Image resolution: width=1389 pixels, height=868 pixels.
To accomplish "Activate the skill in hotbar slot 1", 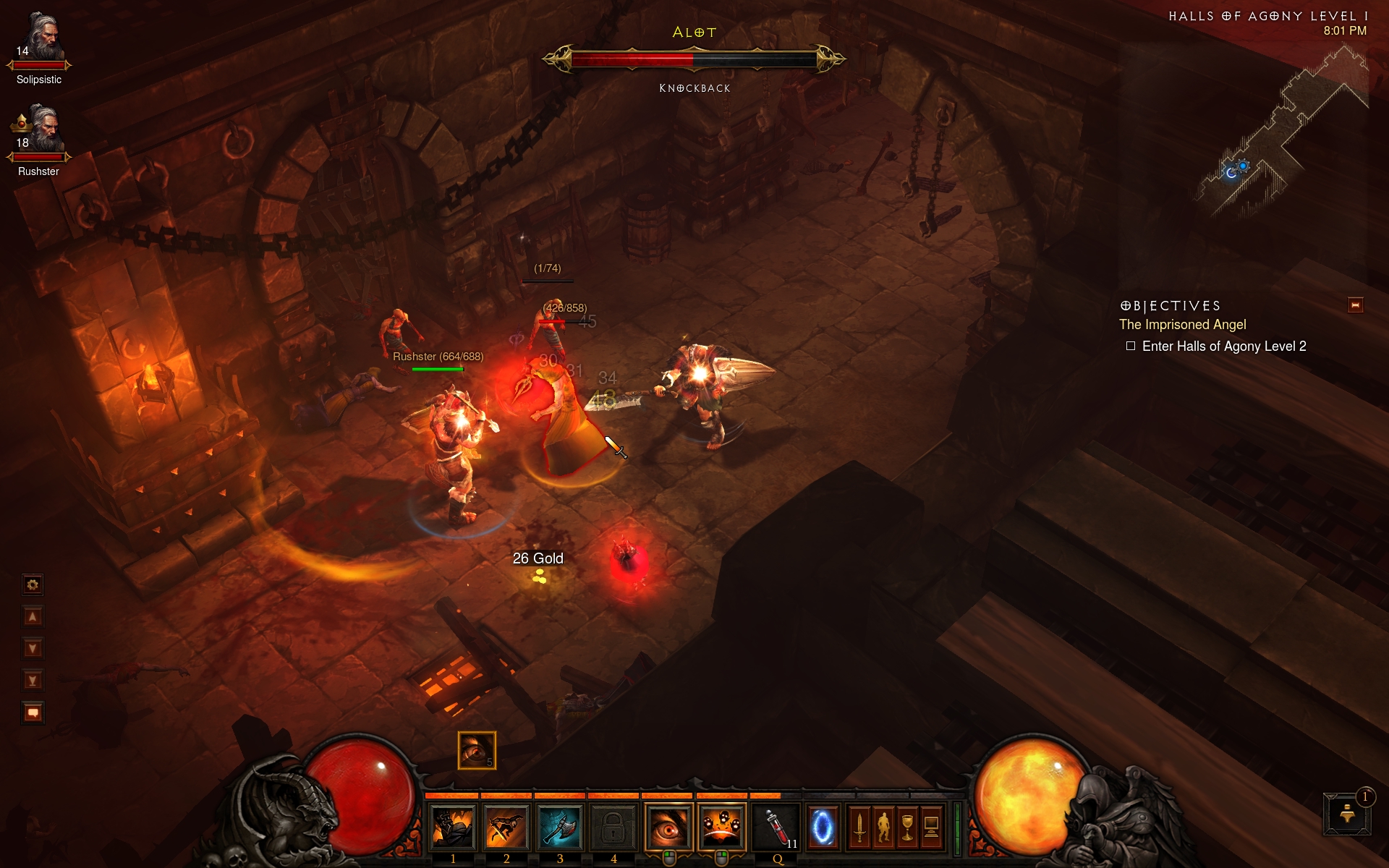I will coord(453,826).
